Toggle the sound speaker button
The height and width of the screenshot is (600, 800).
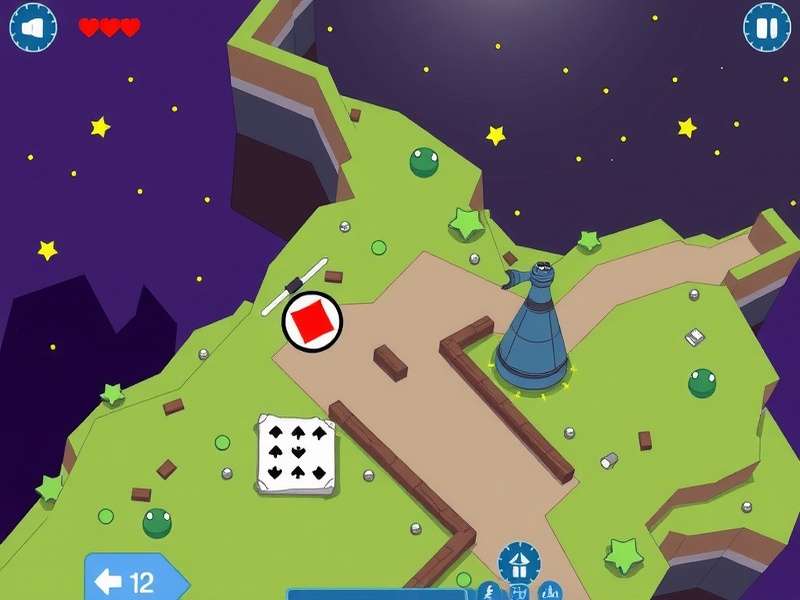[33, 27]
